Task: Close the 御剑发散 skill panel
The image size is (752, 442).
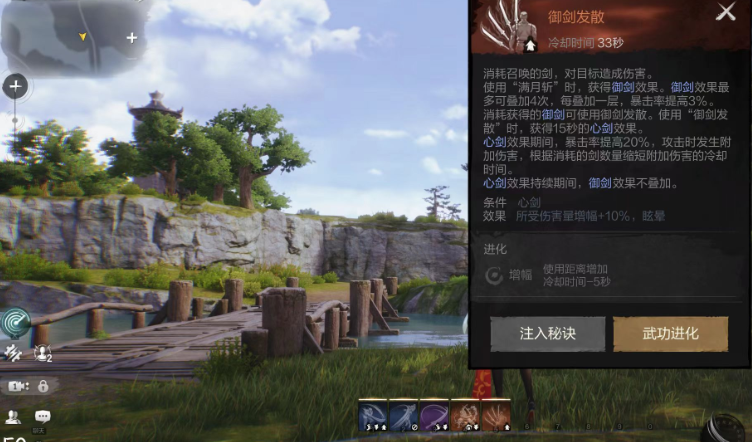Action: (725, 13)
